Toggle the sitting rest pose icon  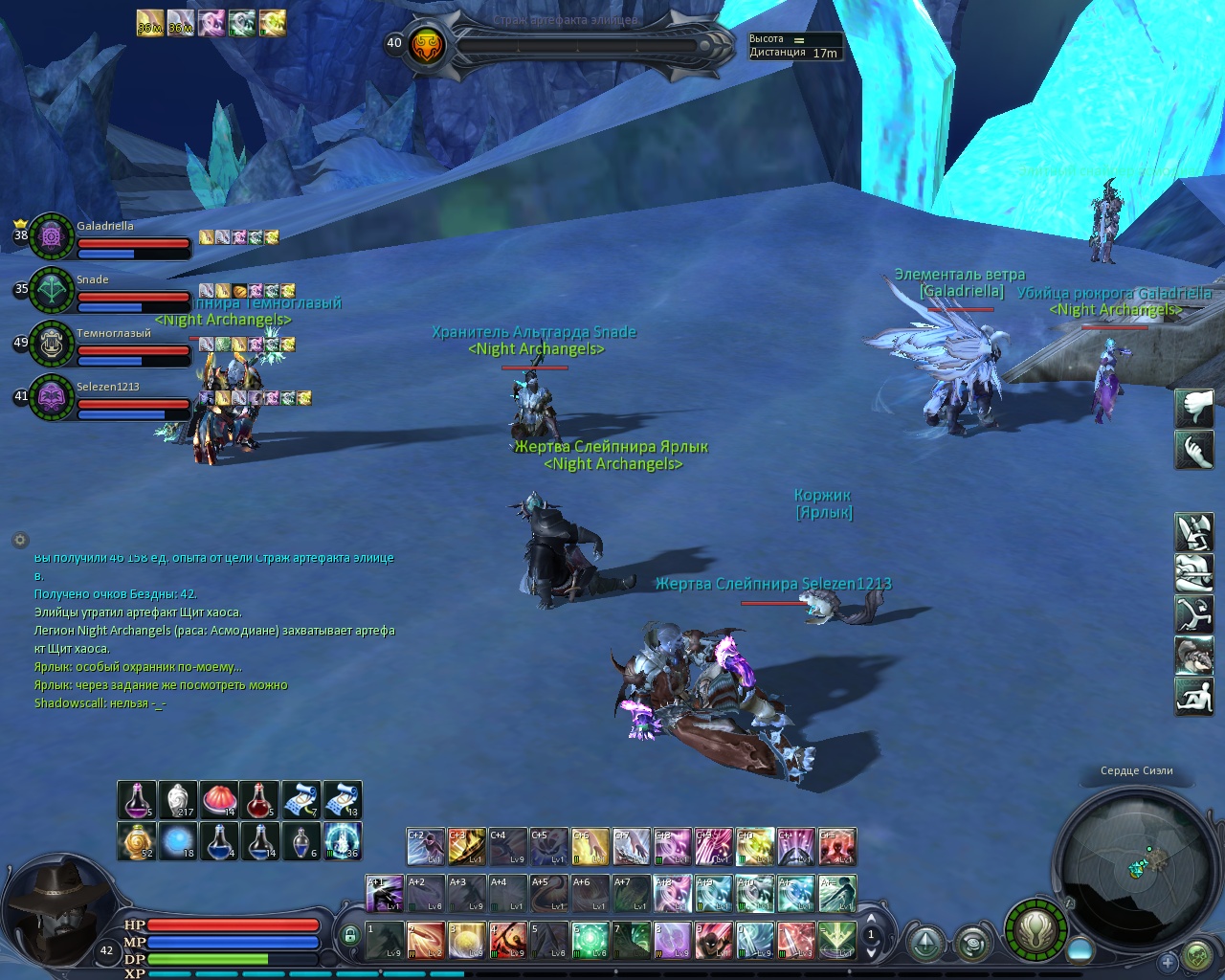1193,696
